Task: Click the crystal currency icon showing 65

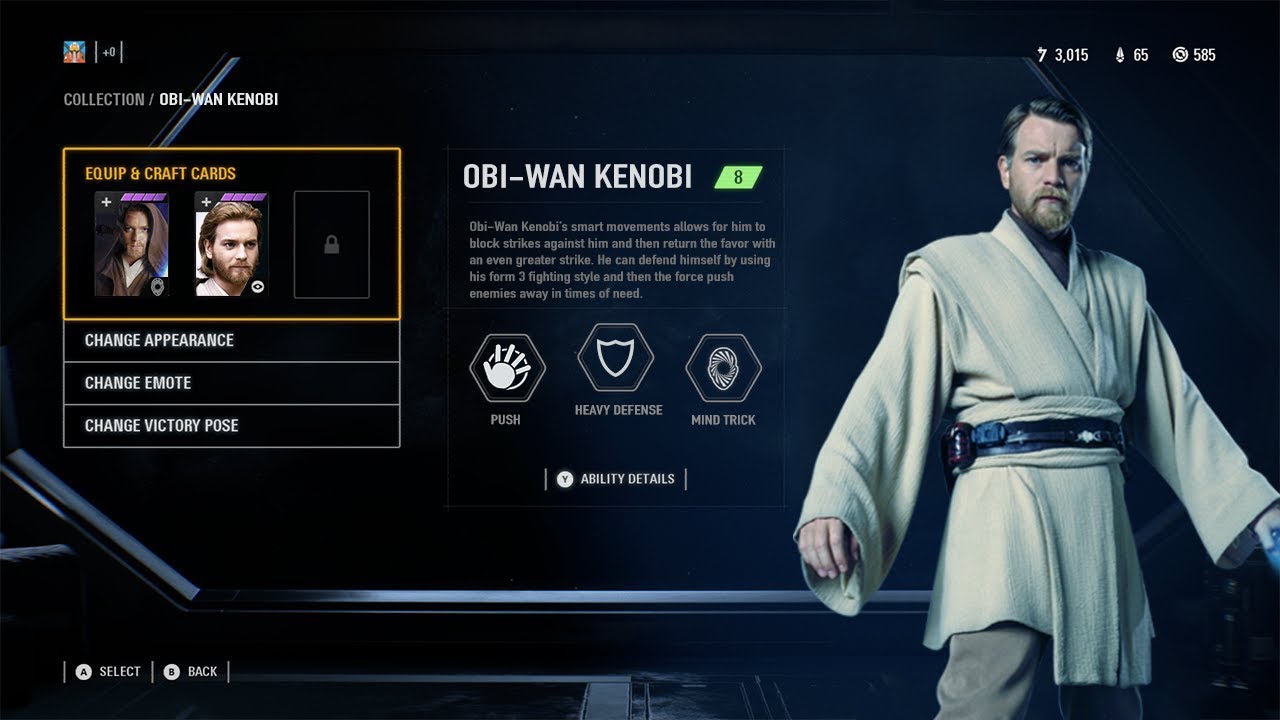Action: pos(1118,55)
